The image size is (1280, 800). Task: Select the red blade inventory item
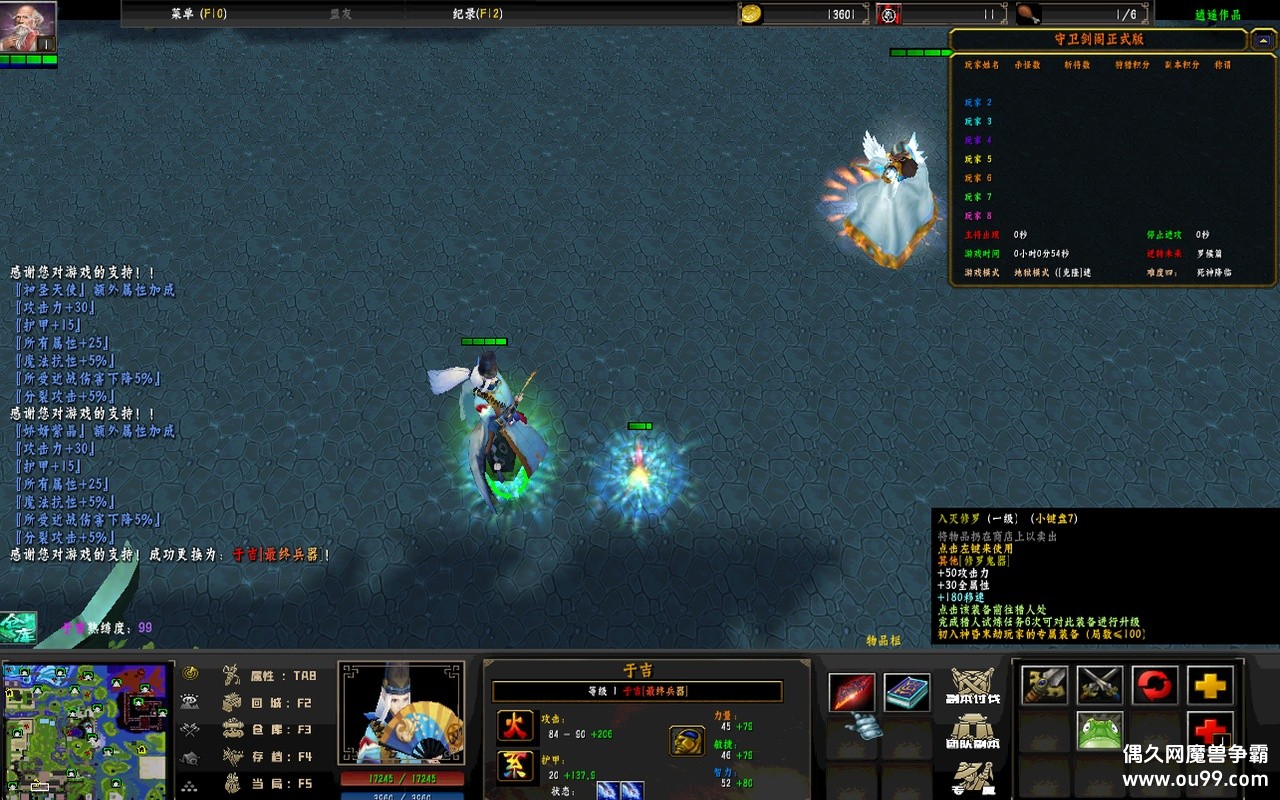tap(852, 692)
